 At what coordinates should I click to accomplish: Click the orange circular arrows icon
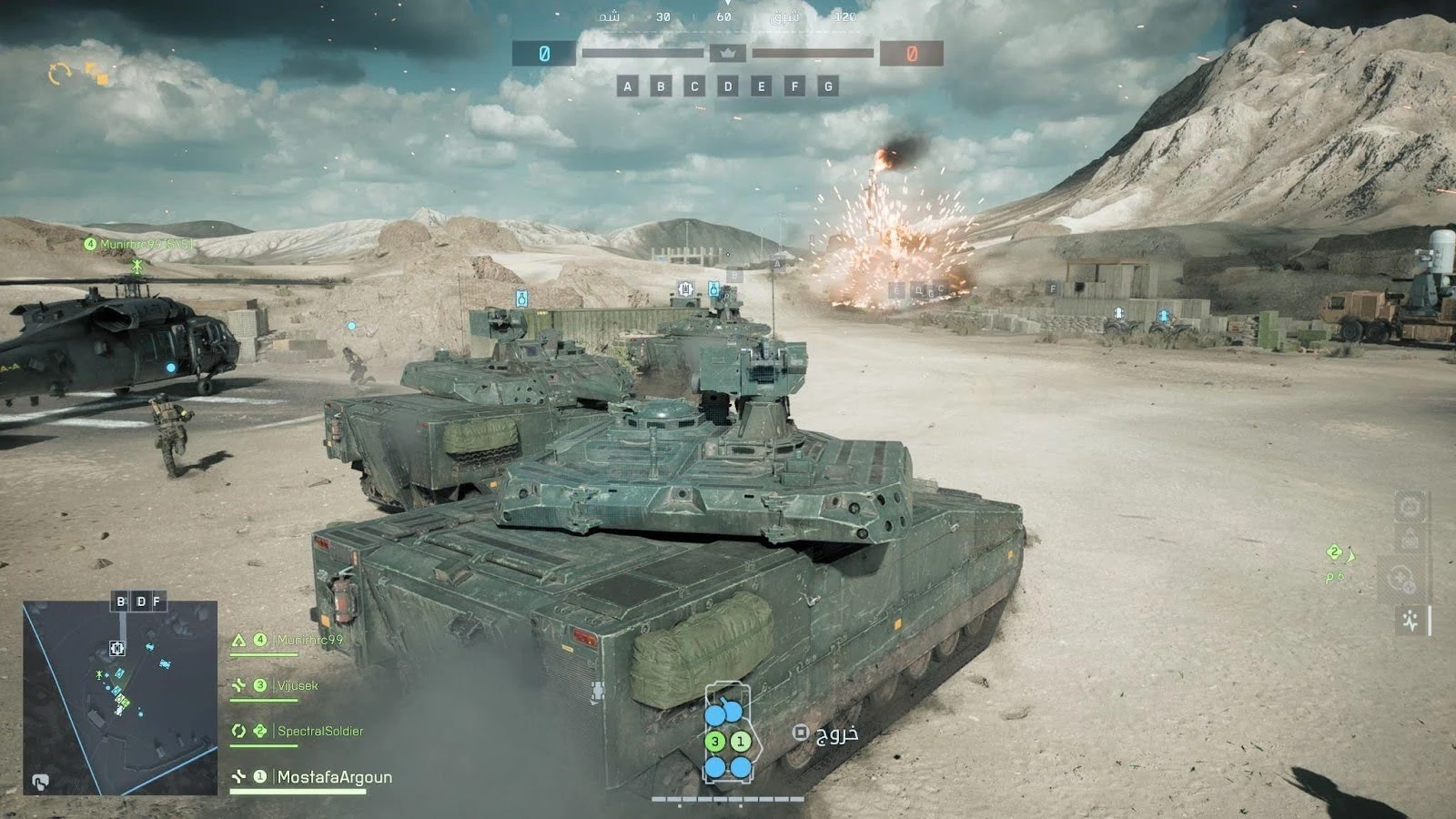coord(60,74)
